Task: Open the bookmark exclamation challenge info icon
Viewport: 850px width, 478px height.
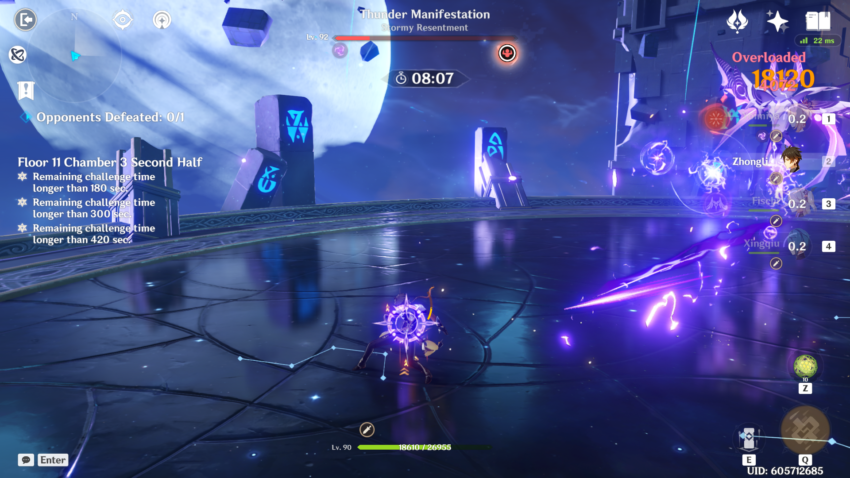Action: coord(26,91)
